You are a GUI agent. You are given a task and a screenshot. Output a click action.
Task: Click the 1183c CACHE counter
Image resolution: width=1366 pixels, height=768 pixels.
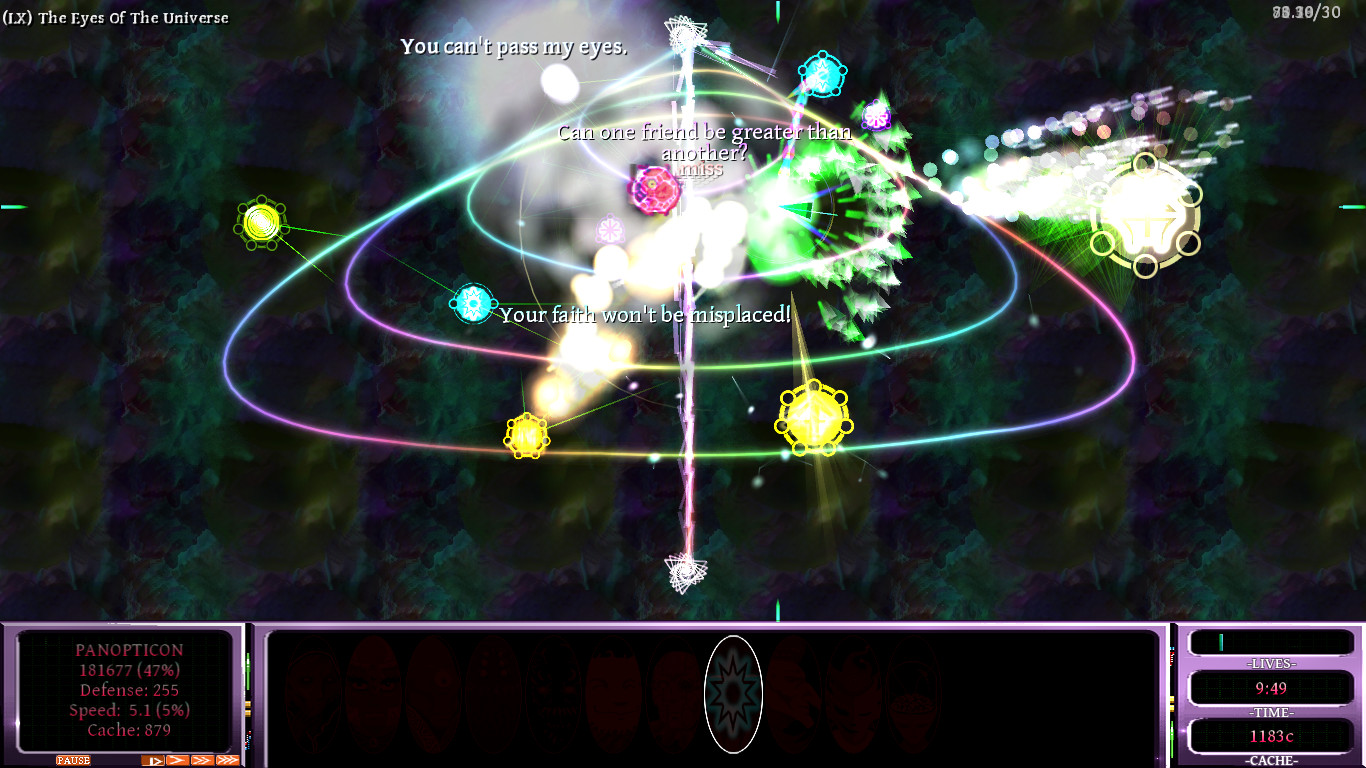click(x=1271, y=735)
